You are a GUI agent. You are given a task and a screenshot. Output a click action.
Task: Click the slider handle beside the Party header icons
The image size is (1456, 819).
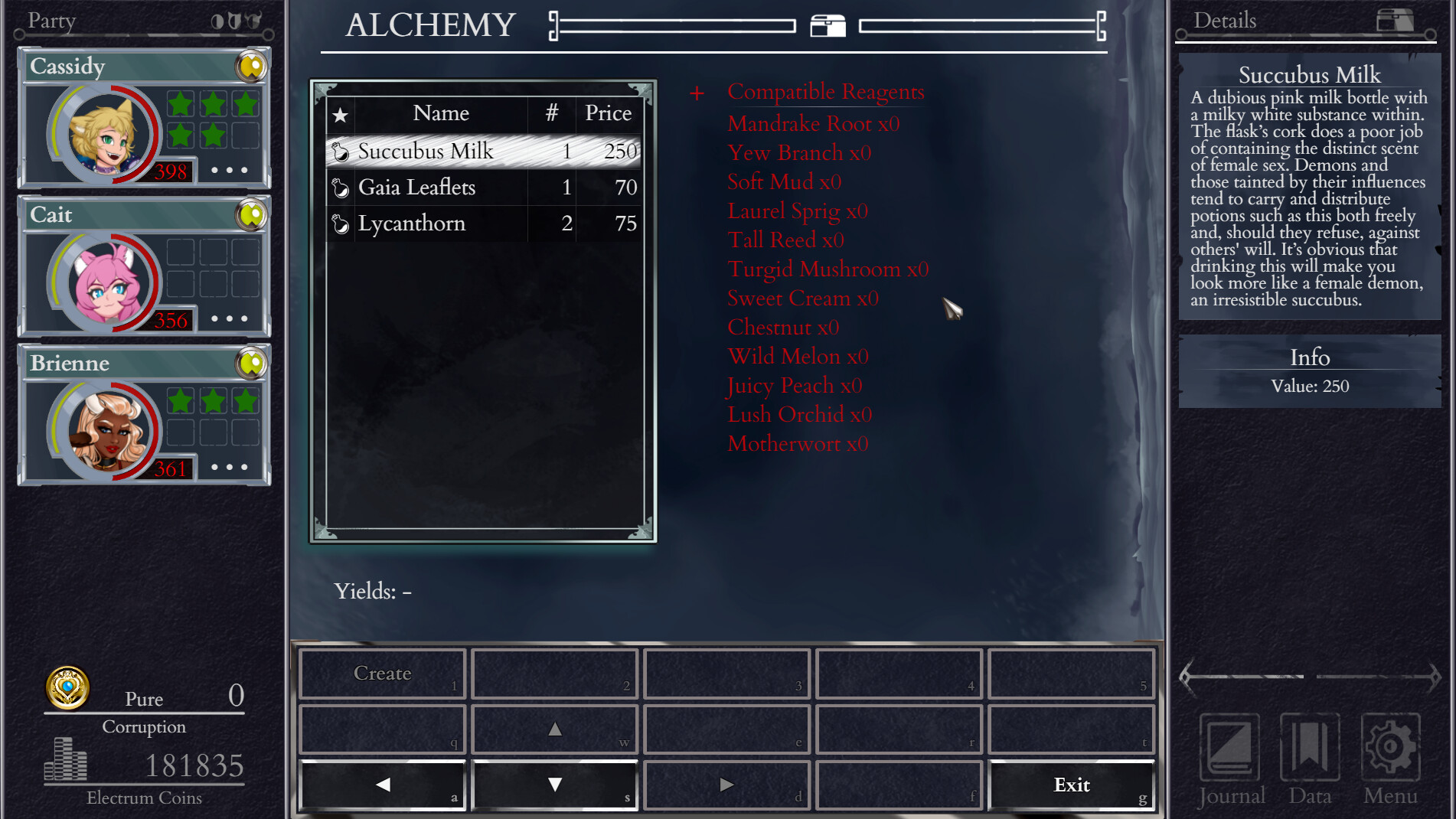pos(269,34)
